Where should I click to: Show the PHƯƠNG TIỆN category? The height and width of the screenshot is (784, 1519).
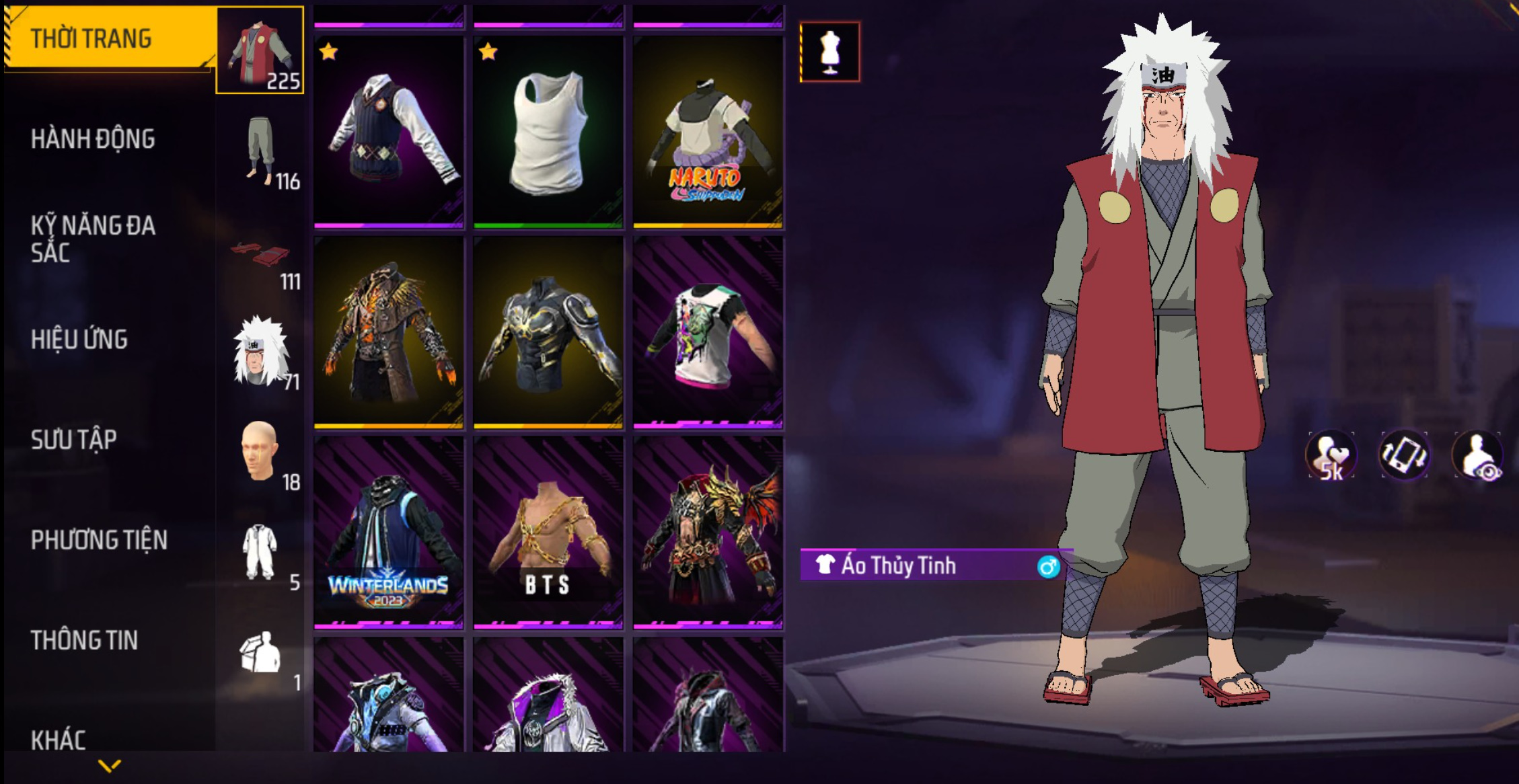(x=99, y=540)
